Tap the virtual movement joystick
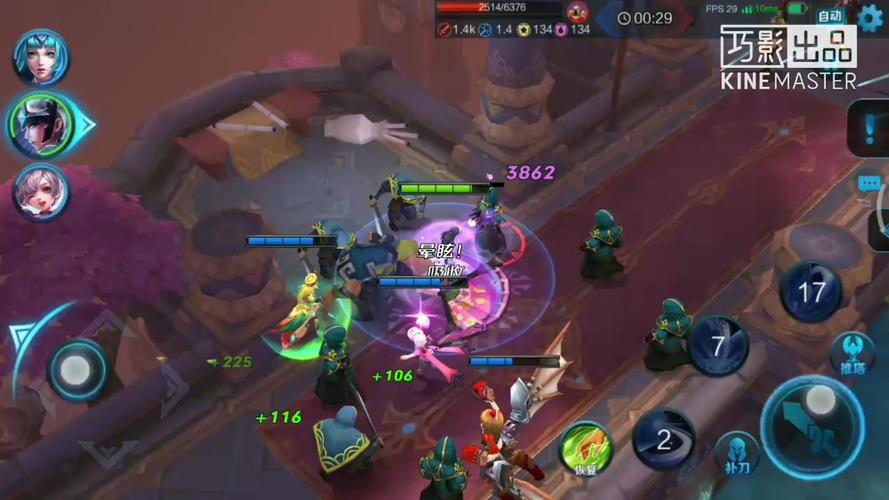Viewport: 889px width, 500px height. (76, 371)
